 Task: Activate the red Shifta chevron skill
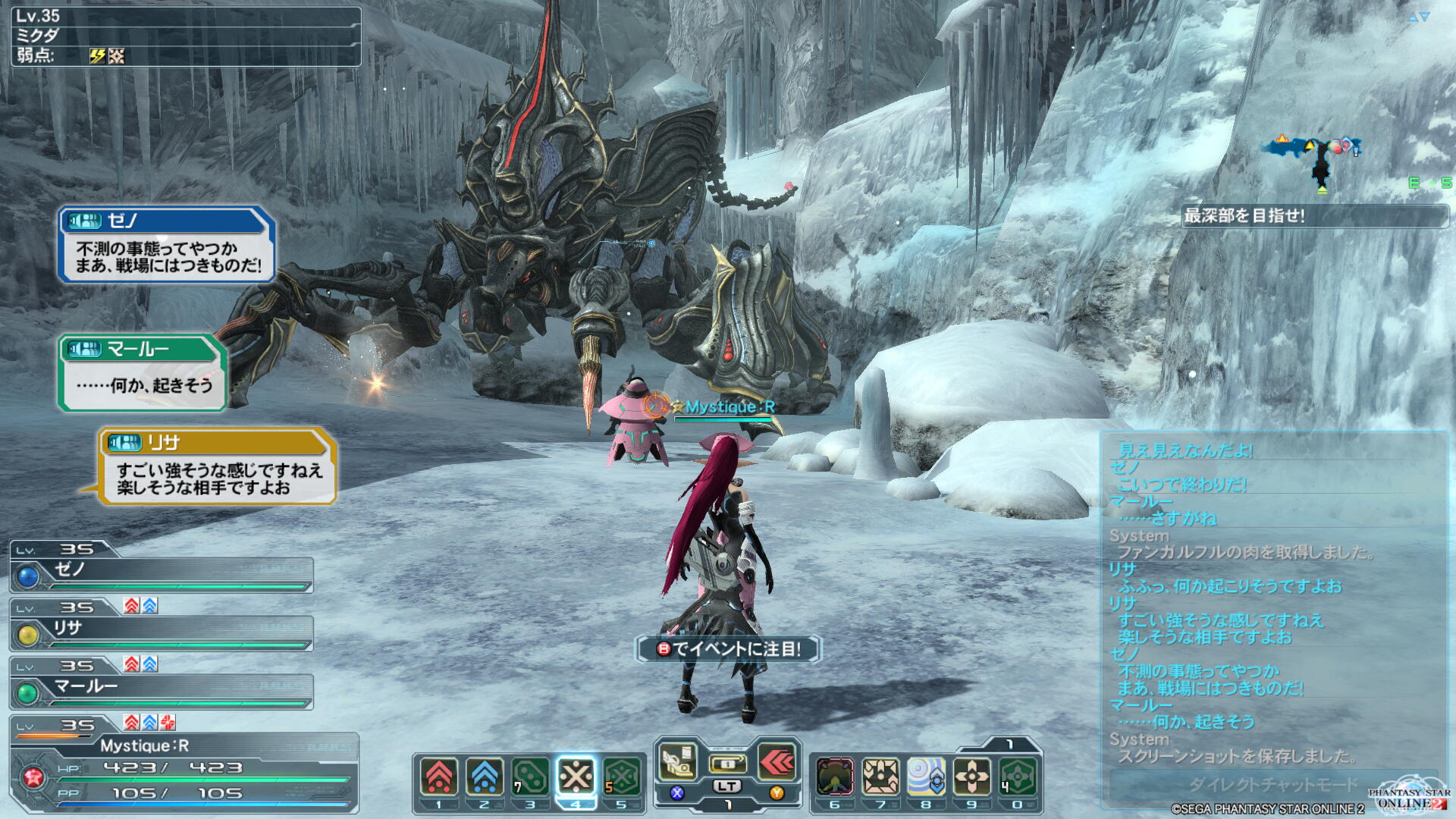[x=439, y=777]
